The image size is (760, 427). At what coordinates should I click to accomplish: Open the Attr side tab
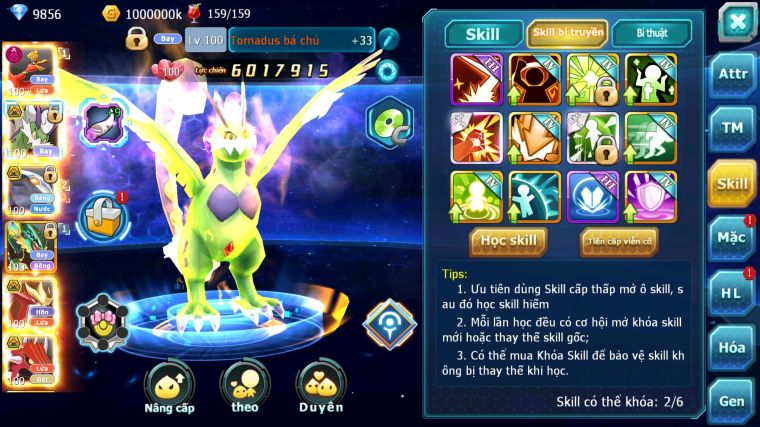pos(732,76)
